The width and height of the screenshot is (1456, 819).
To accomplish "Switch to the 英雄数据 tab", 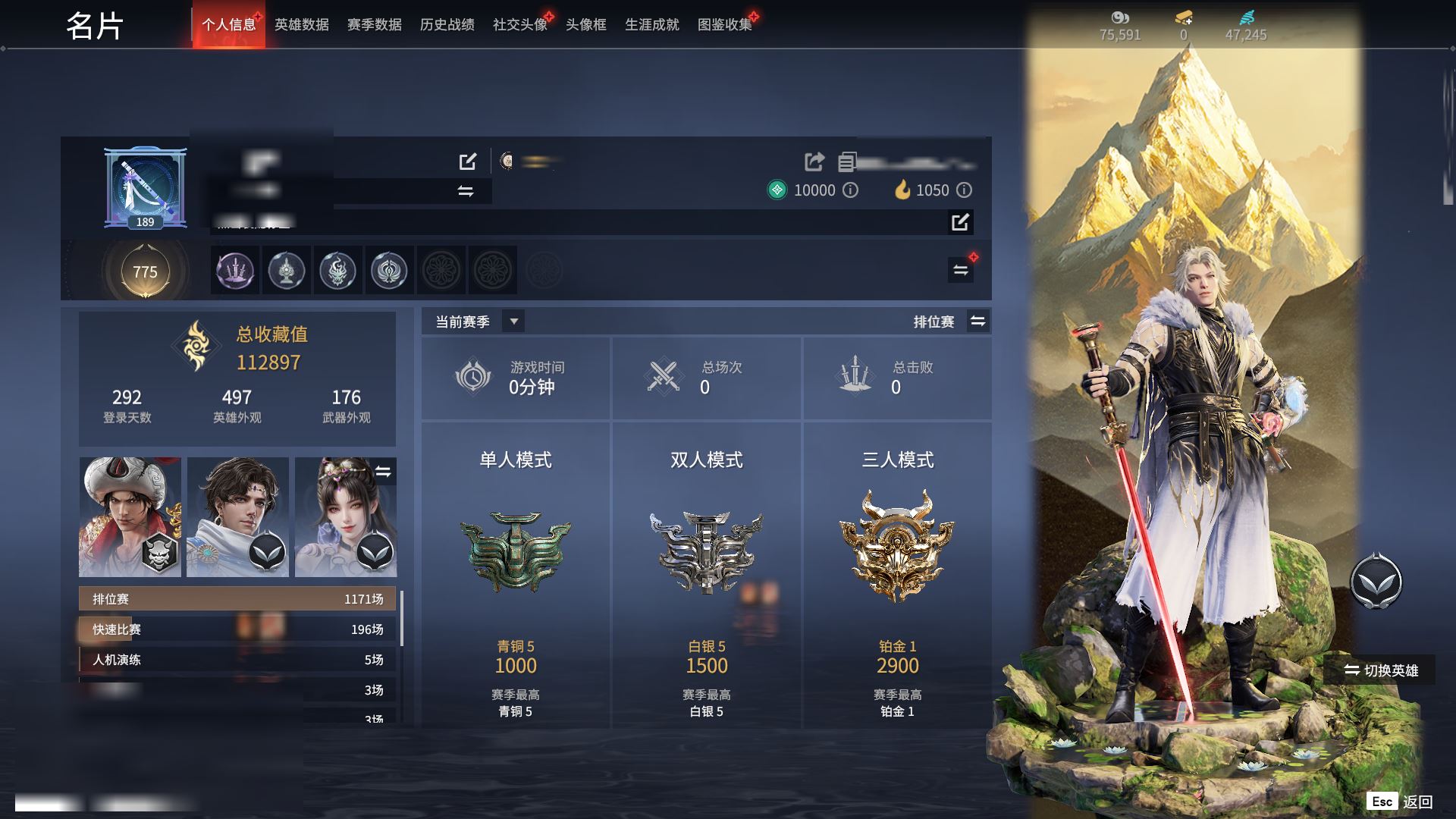I will (x=301, y=25).
